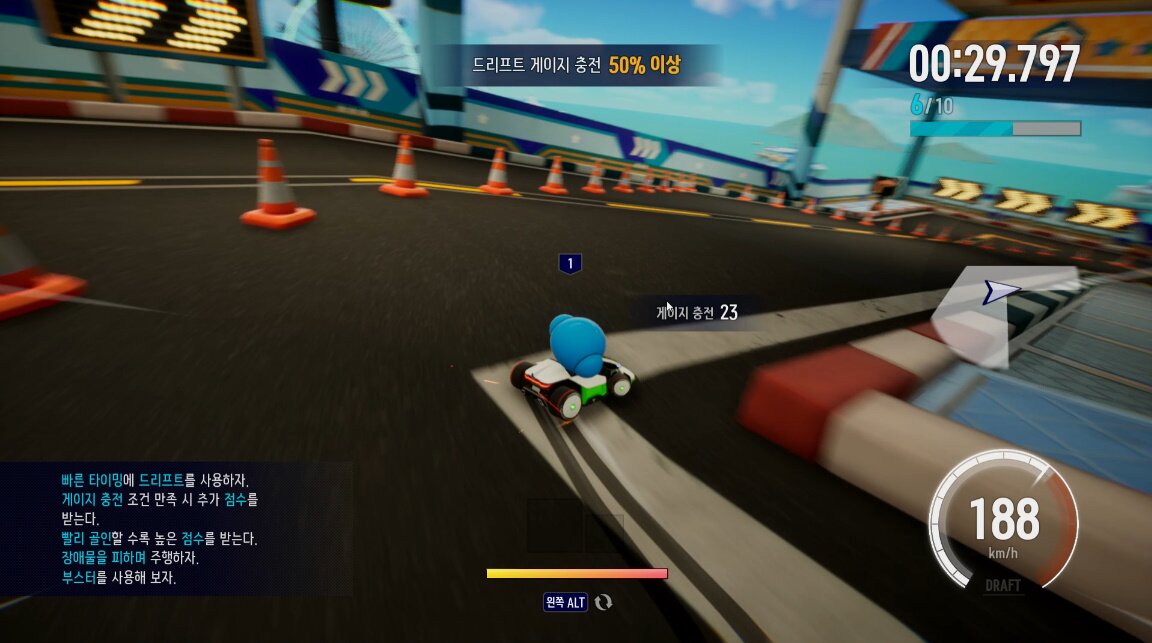
Task: Click the driving tips panel
Action: (x=175, y=528)
